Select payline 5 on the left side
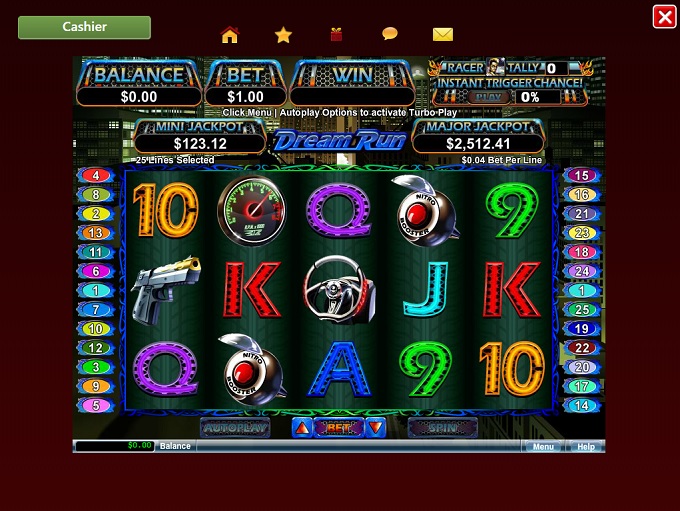Screen dimensions: 680x511 96,405
